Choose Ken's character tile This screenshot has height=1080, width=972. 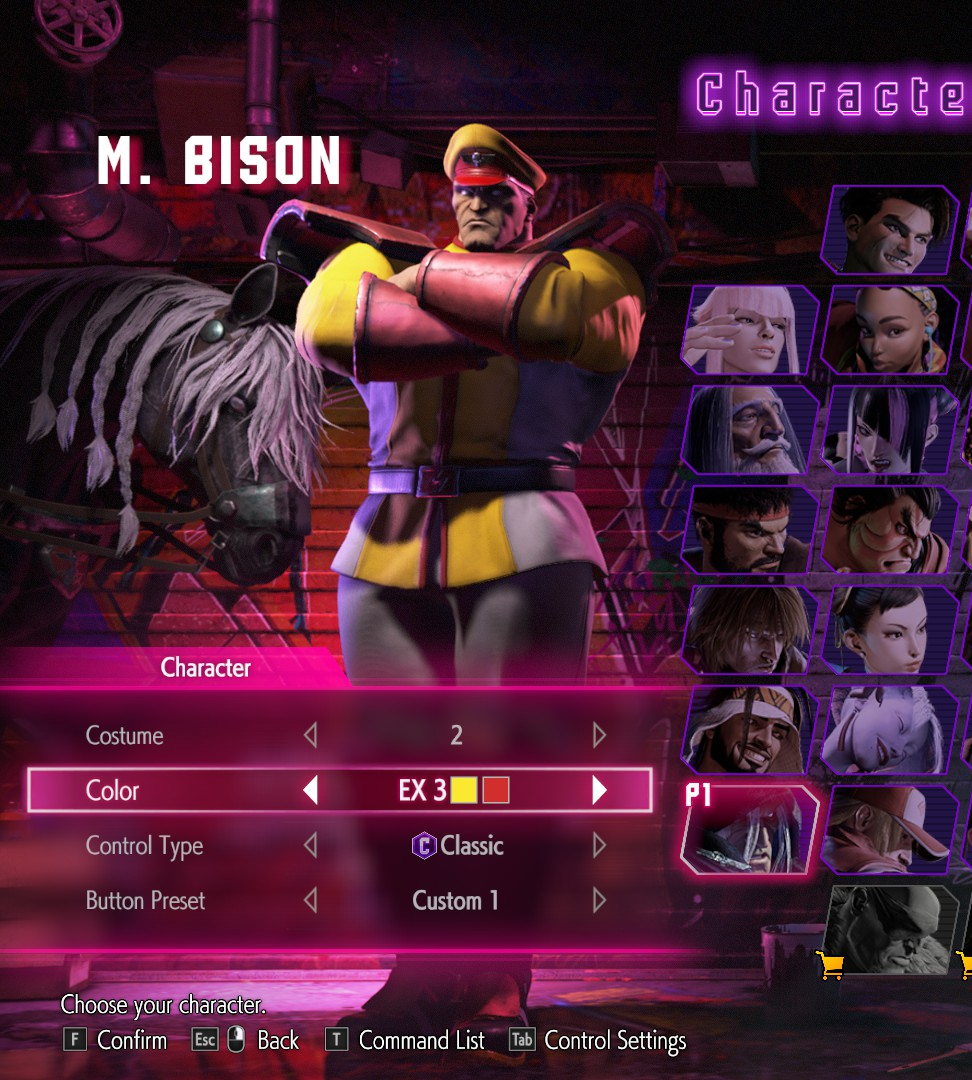click(750, 629)
